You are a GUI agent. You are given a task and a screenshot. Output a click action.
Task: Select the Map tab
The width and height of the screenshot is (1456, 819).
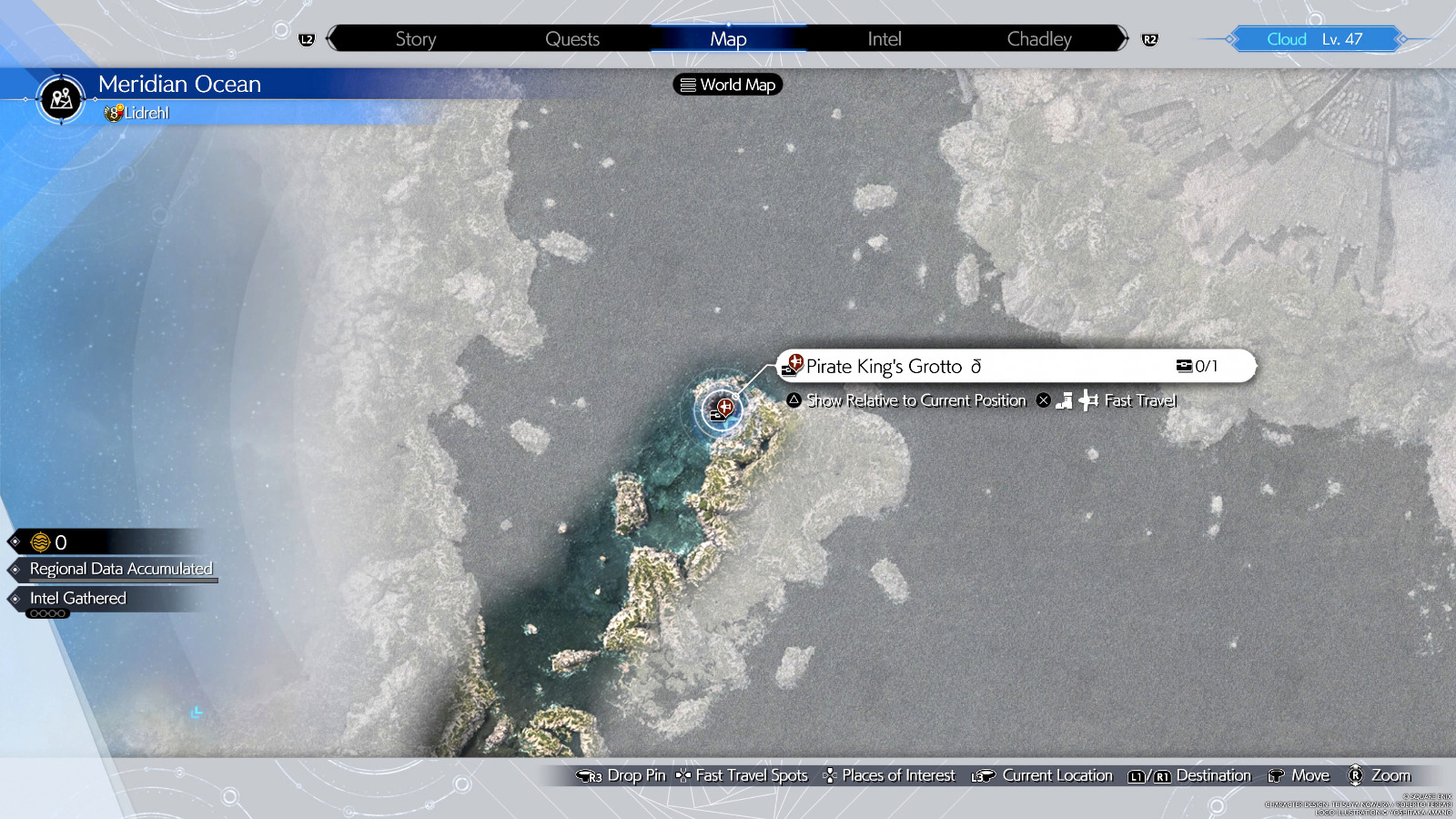point(728,39)
